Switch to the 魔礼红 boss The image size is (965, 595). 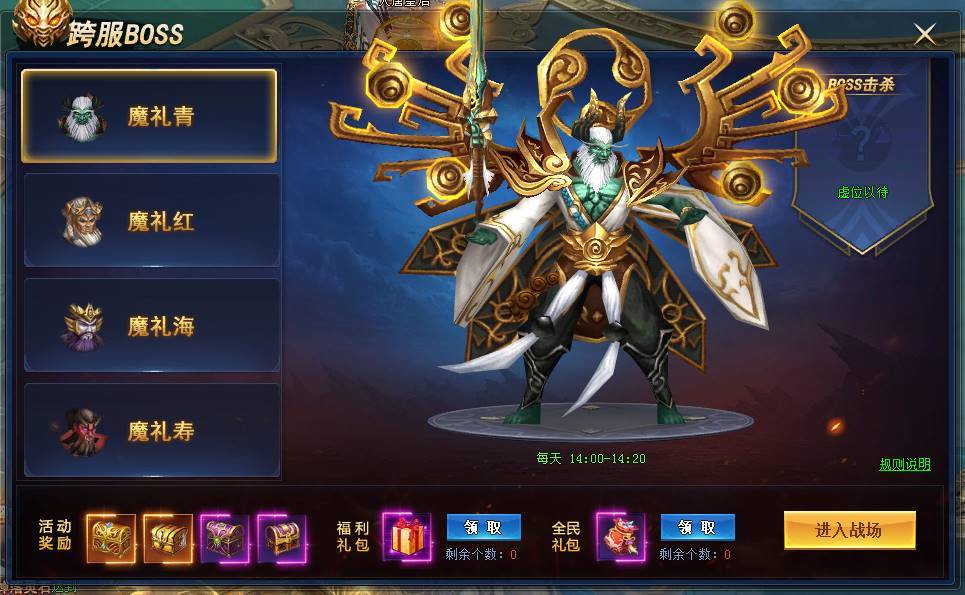click(151, 221)
